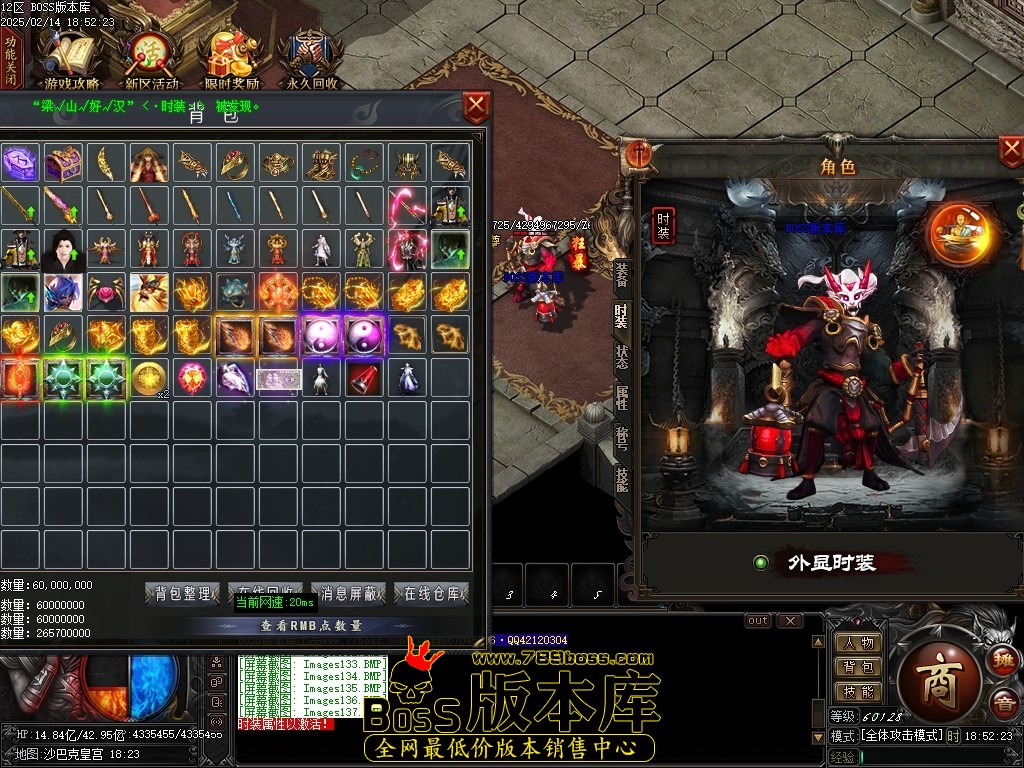Viewport: 1024px width, 768px height.
Task: Toggle the 外显时装 costume display option
Action: [x=761, y=563]
